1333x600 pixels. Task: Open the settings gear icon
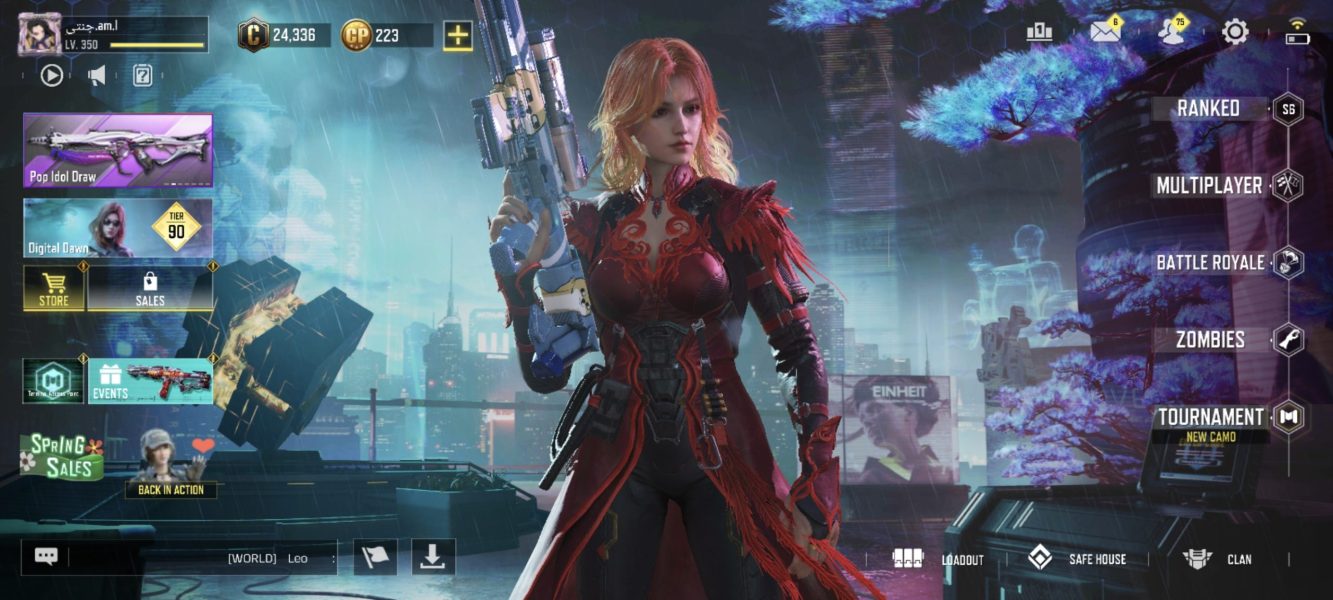1235,33
